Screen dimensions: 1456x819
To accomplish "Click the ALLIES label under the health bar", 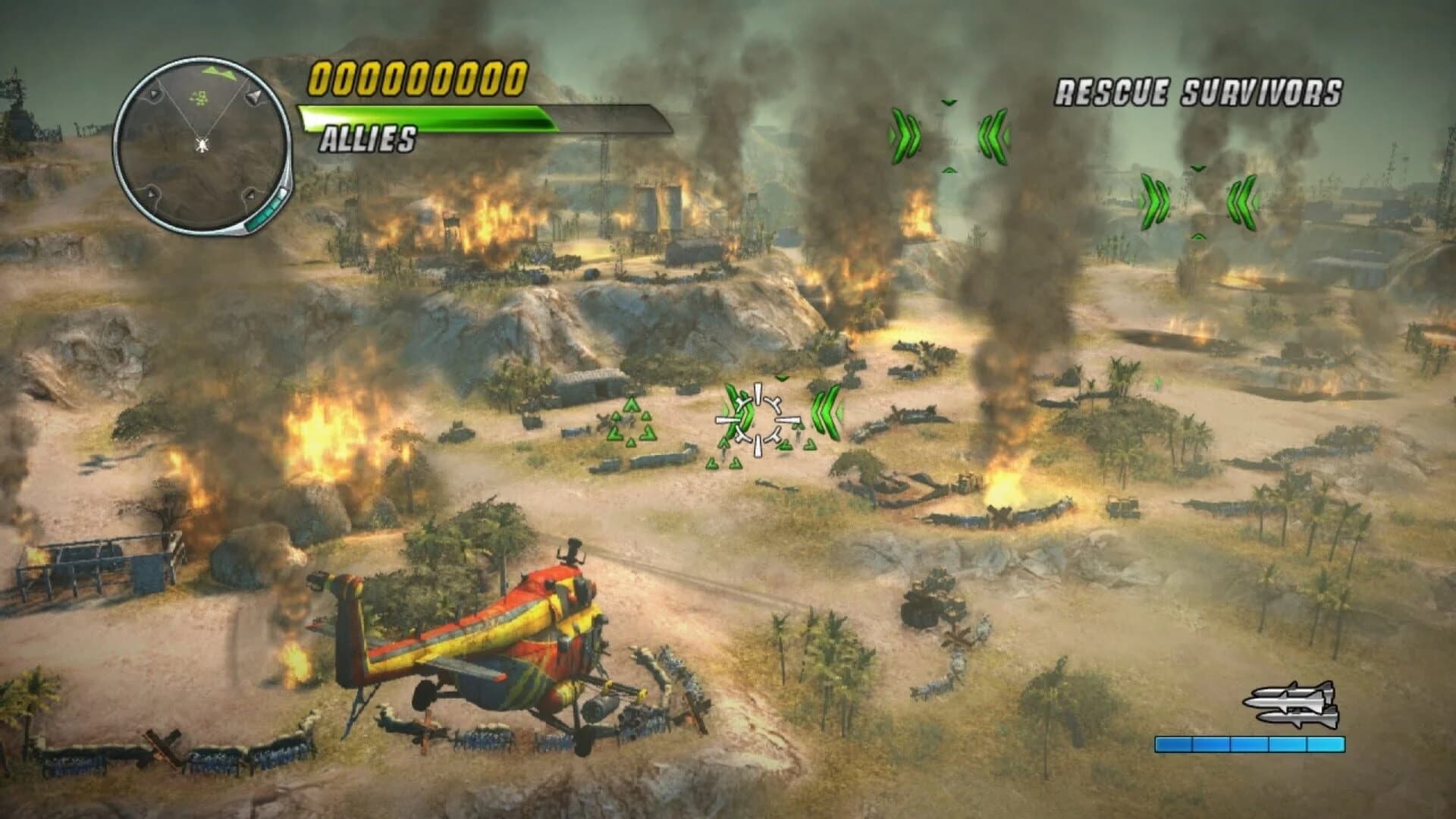I will pyautogui.click(x=368, y=139).
